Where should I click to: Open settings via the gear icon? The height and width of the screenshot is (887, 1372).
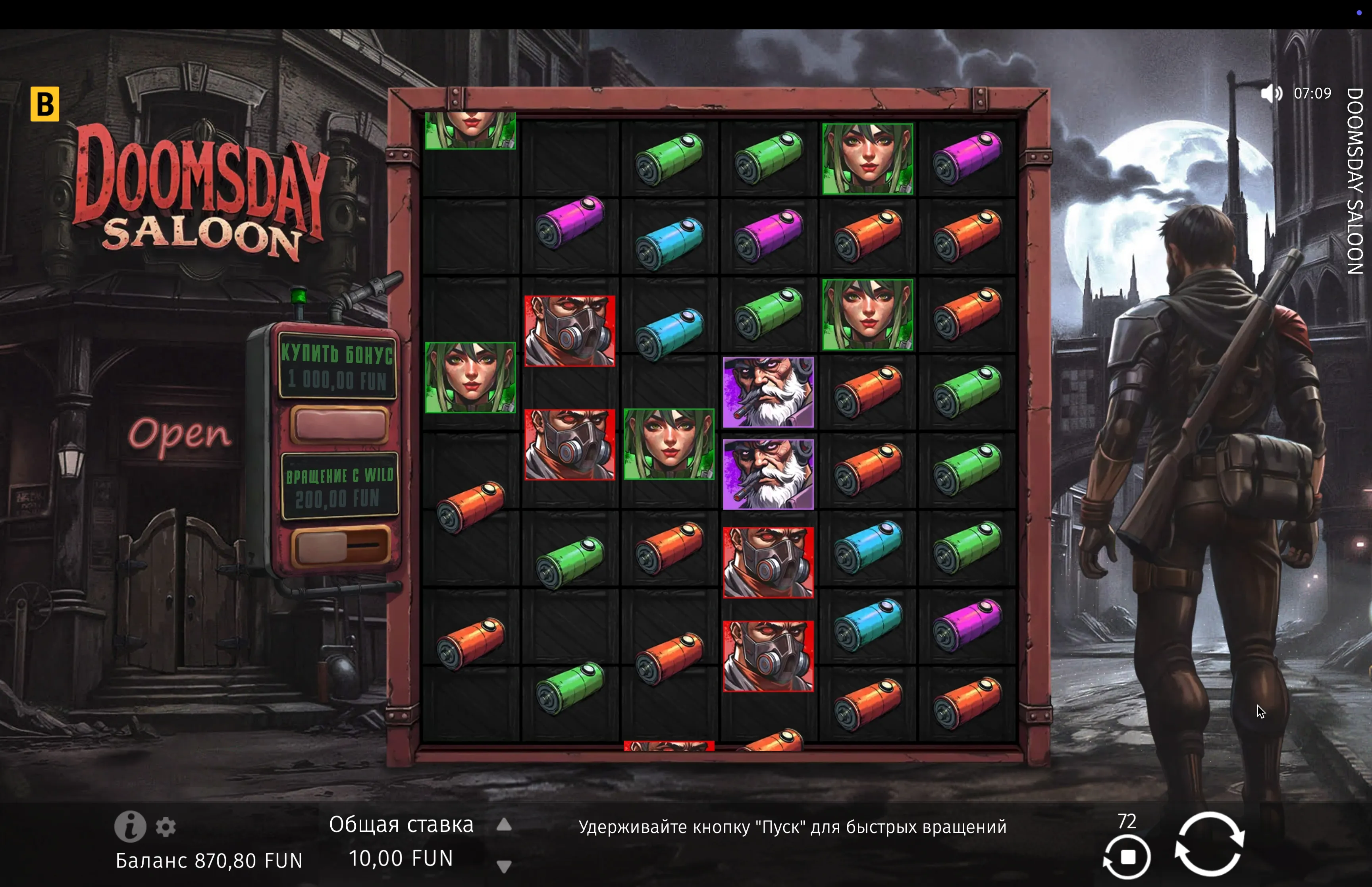point(166,827)
